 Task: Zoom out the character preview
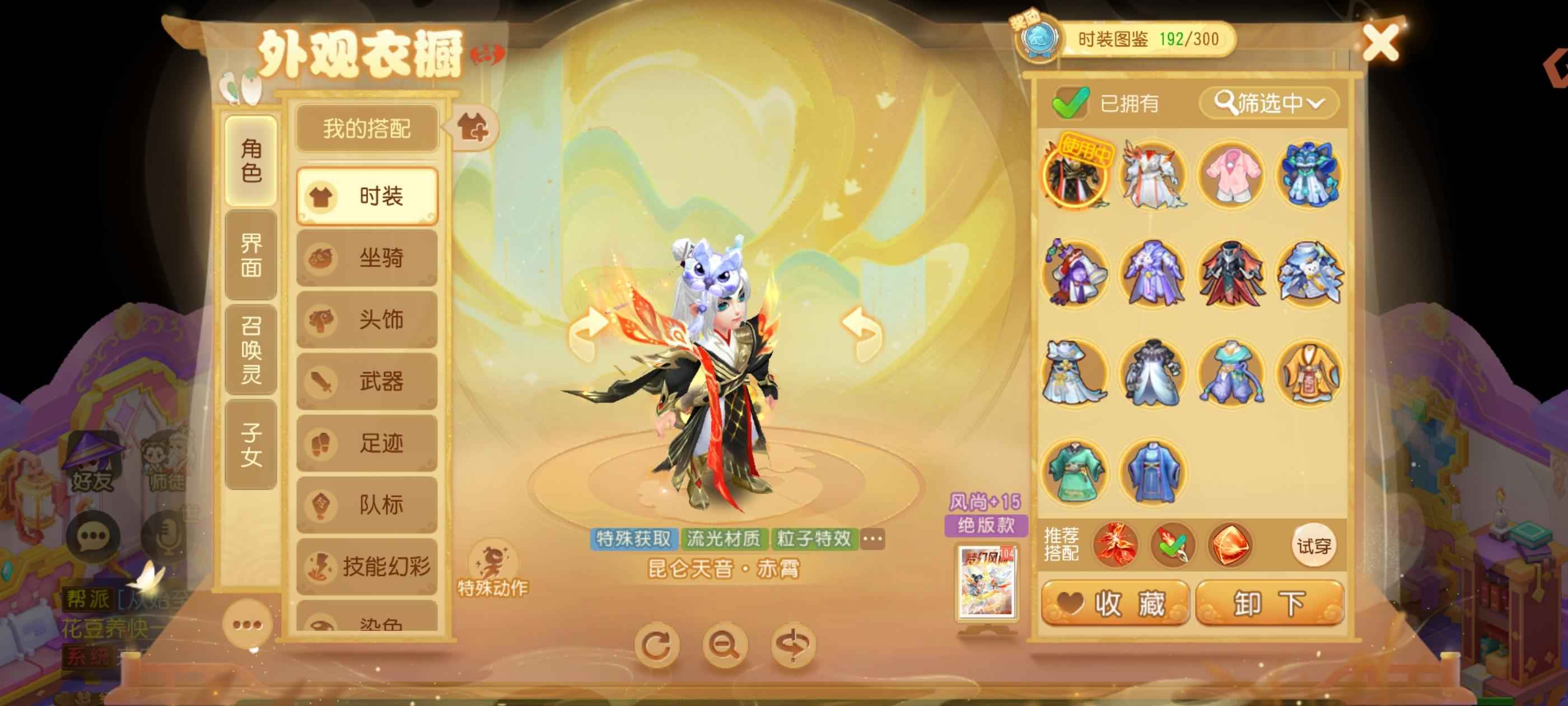[x=724, y=644]
